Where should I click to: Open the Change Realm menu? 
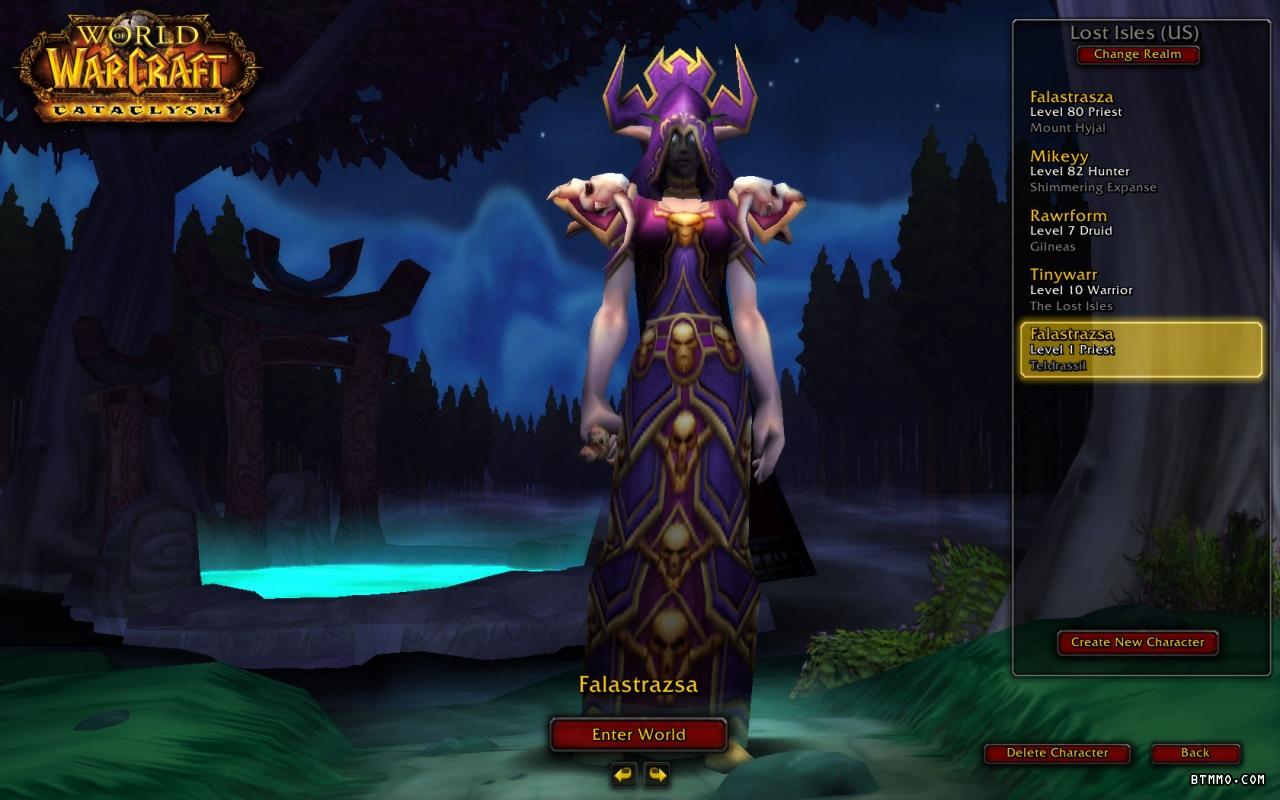point(1137,55)
